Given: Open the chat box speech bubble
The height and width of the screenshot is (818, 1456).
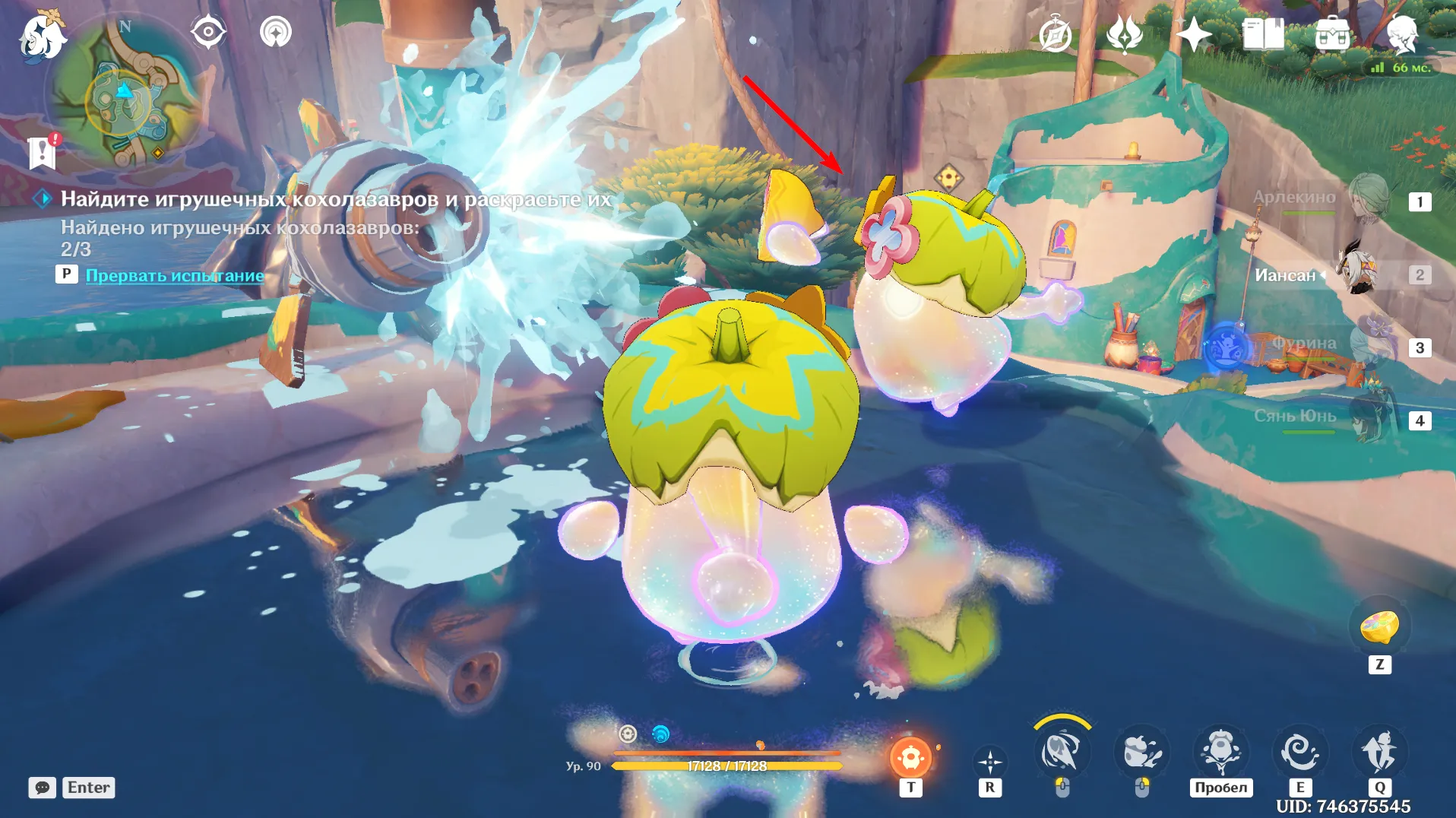Looking at the screenshot, I should (x=43, y=788).
